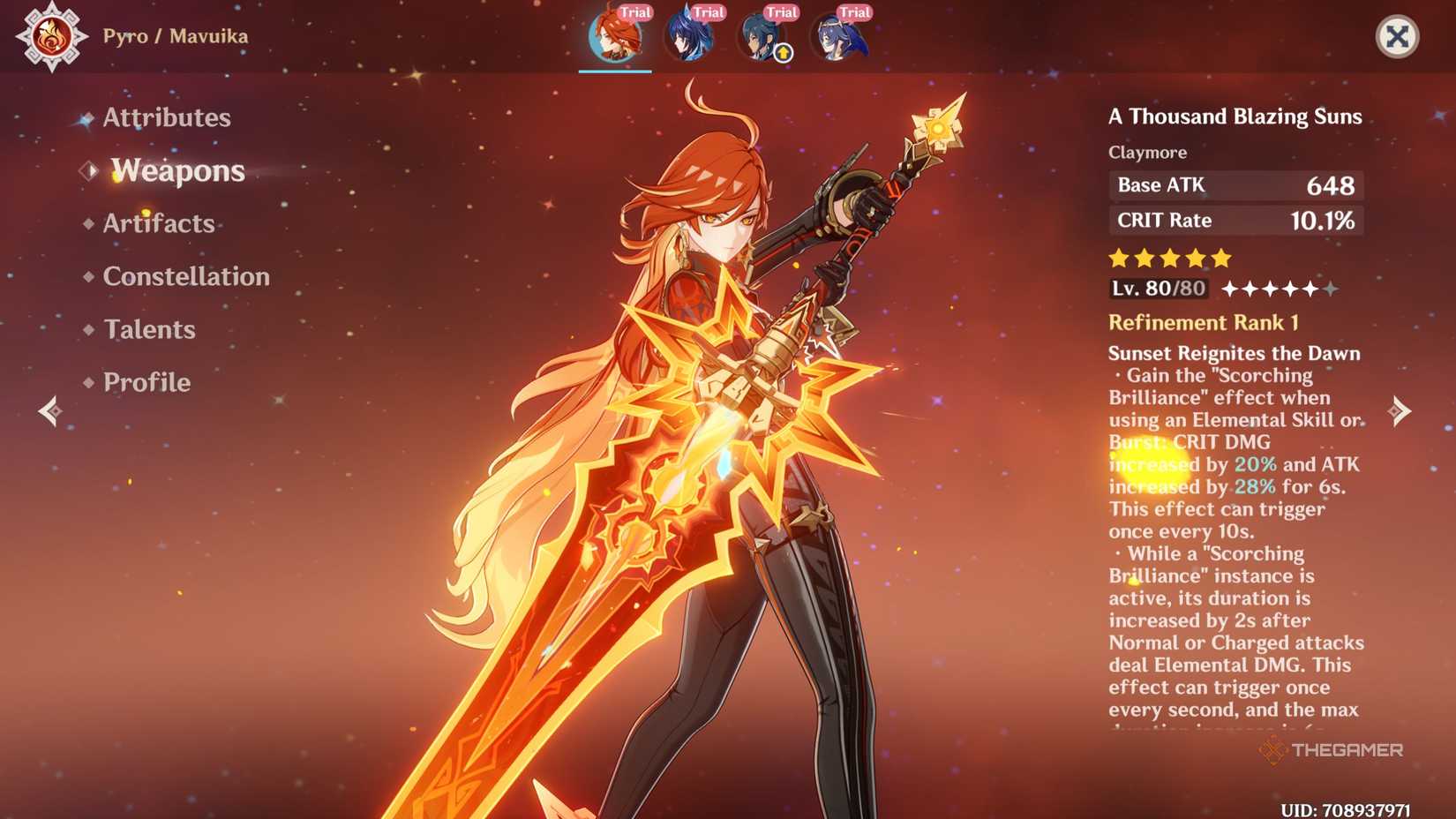Click the Pyro element emblem beside Mavuika's name
The image size is (1456, 819).
53,37
